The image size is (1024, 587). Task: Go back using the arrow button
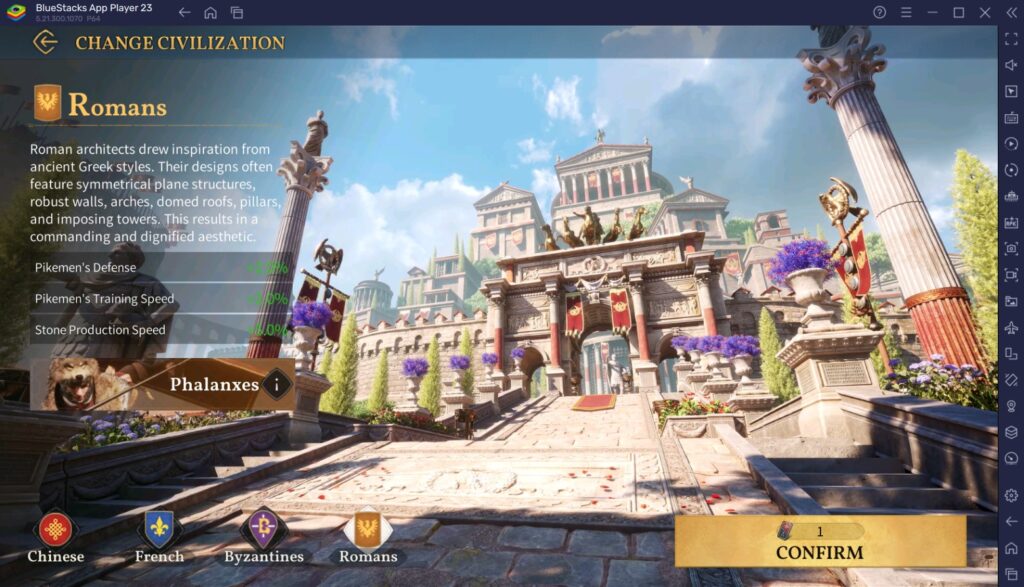[x=44, y=42]
